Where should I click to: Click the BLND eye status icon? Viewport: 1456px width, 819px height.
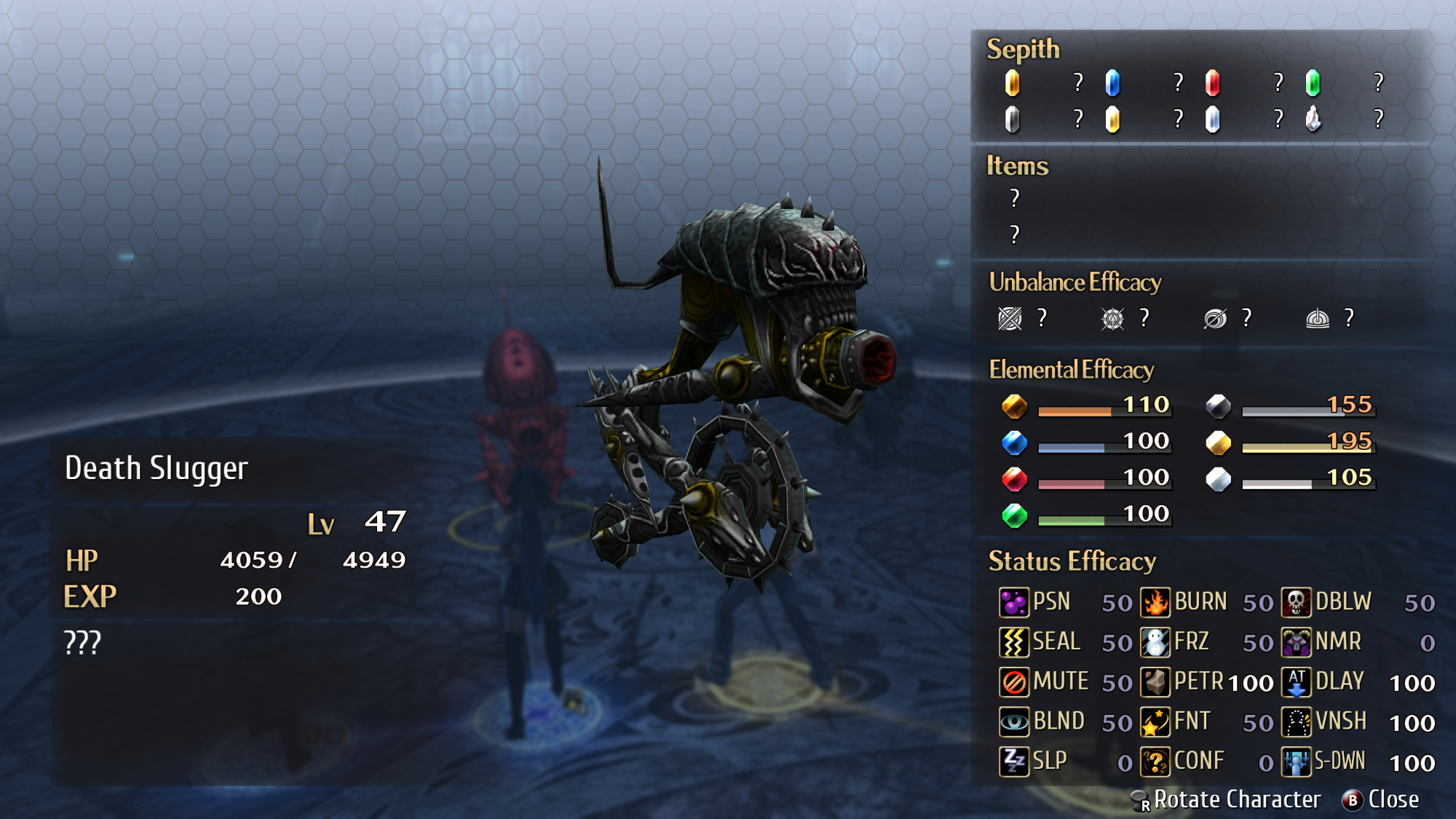click(1013, 721)
